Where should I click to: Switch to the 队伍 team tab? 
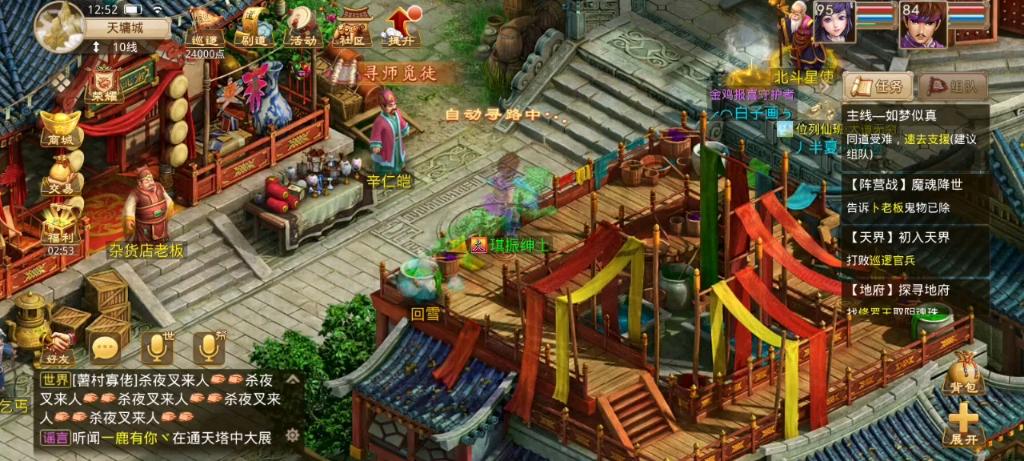[952, 86]
